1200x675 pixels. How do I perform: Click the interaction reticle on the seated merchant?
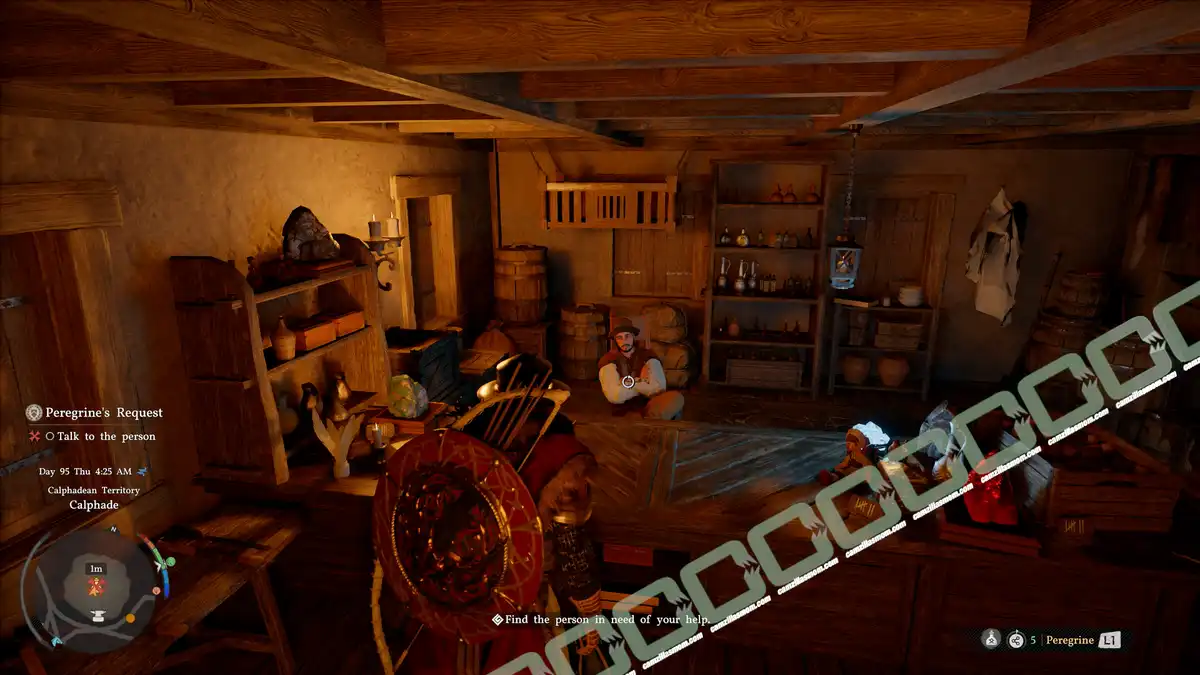click(627, 381)
